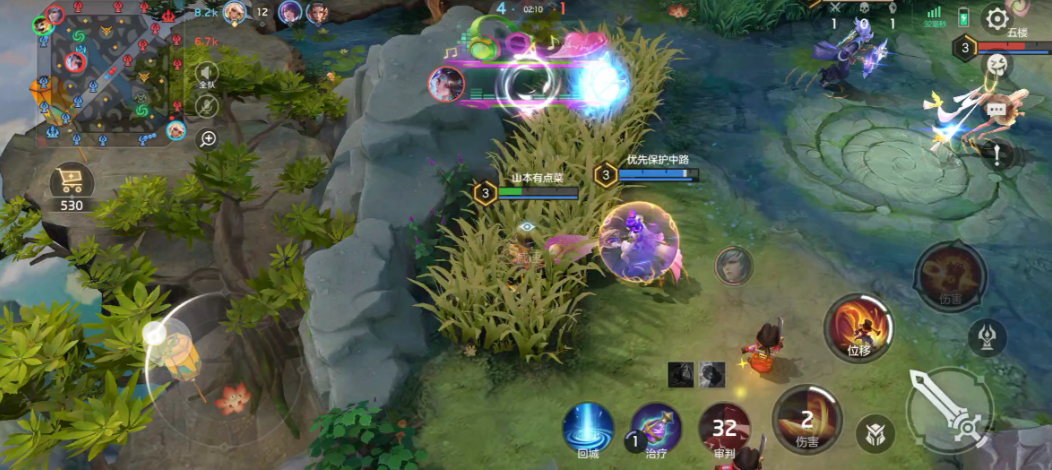Cast the 审判 summoner spell
Viewport: 1052px width, 470px height.
coord(725,430)
